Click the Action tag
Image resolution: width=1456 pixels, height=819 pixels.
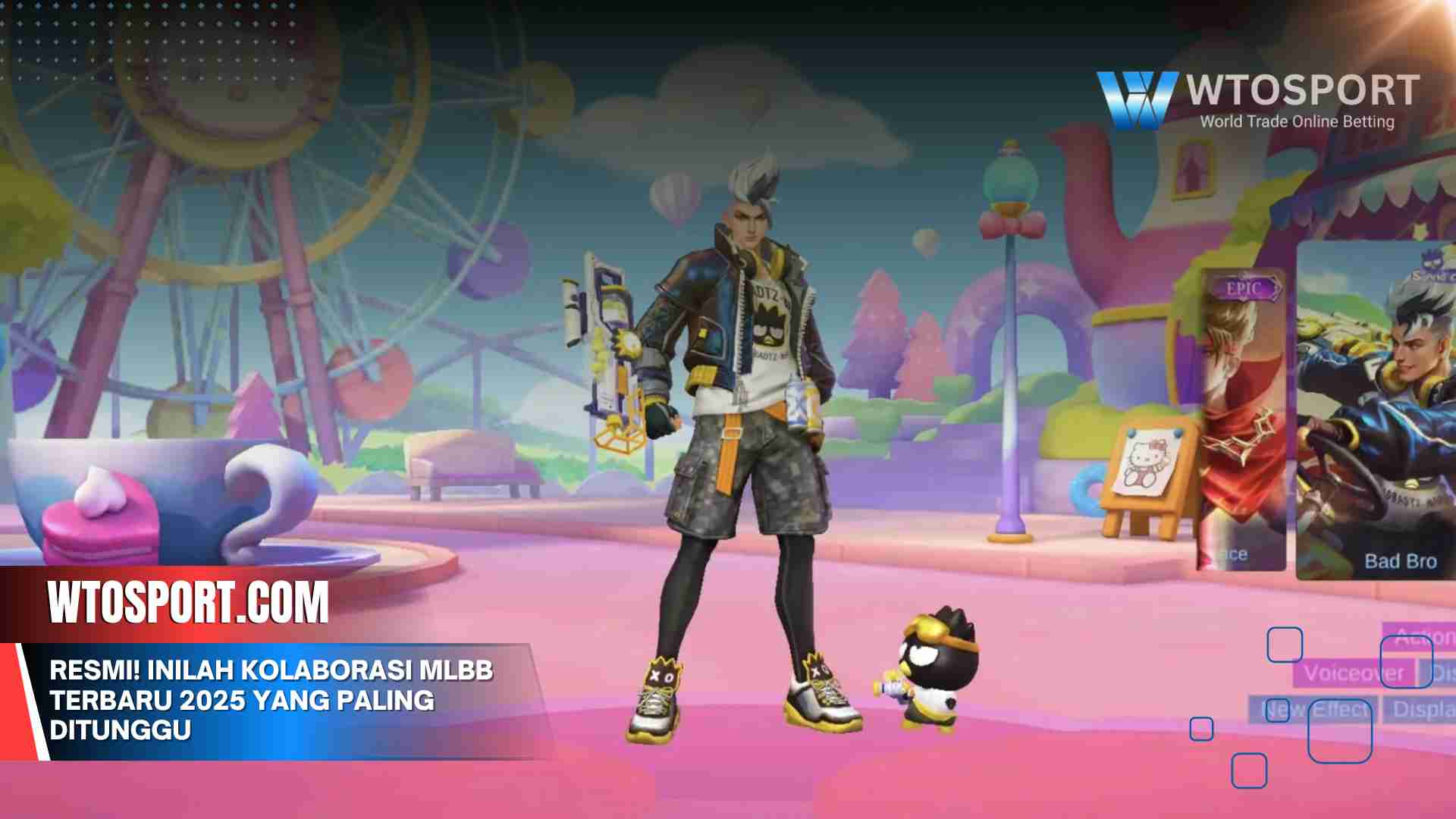[x=1419, y=636]
